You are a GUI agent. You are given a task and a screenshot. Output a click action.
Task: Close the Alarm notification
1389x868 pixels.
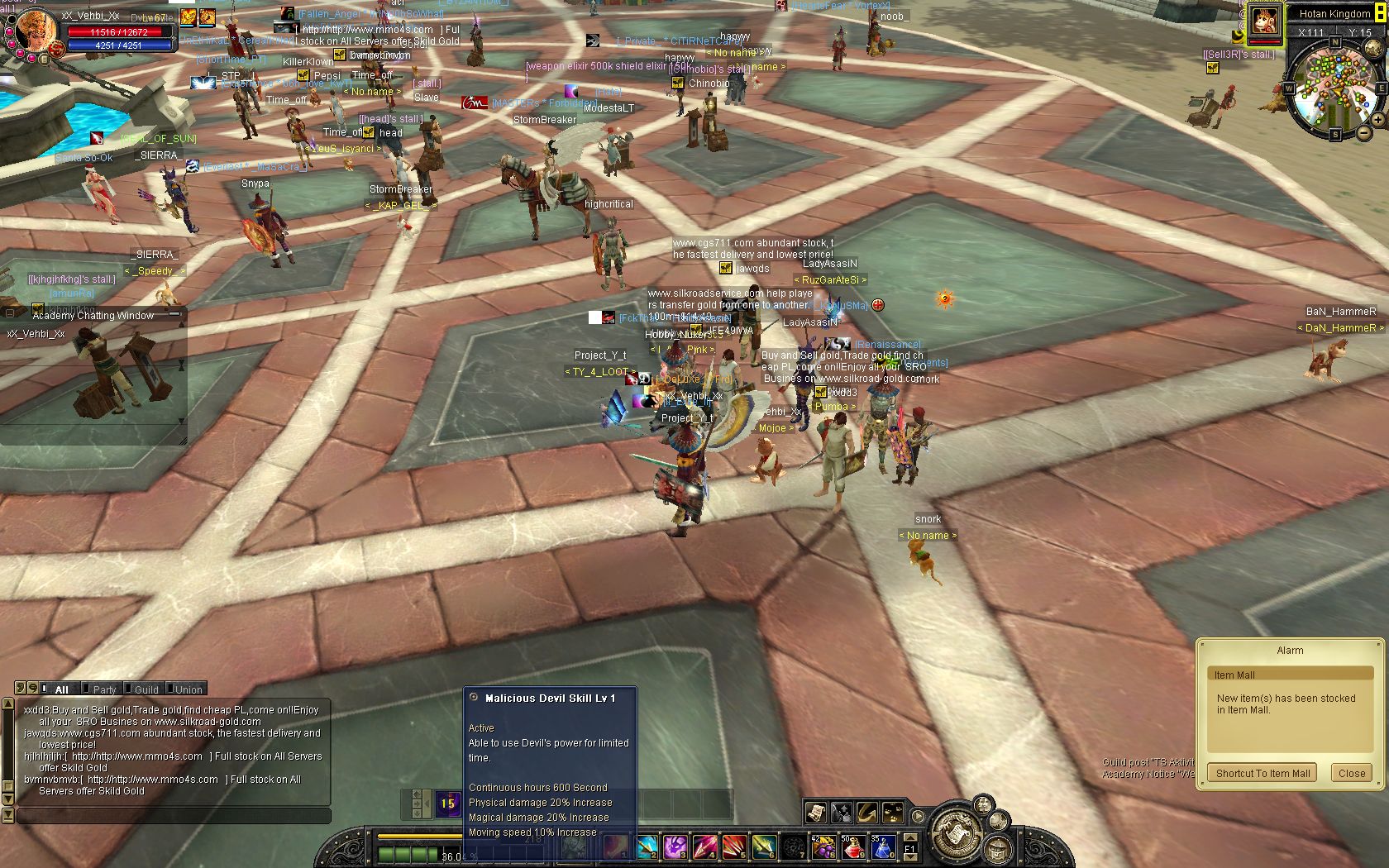1351,773
